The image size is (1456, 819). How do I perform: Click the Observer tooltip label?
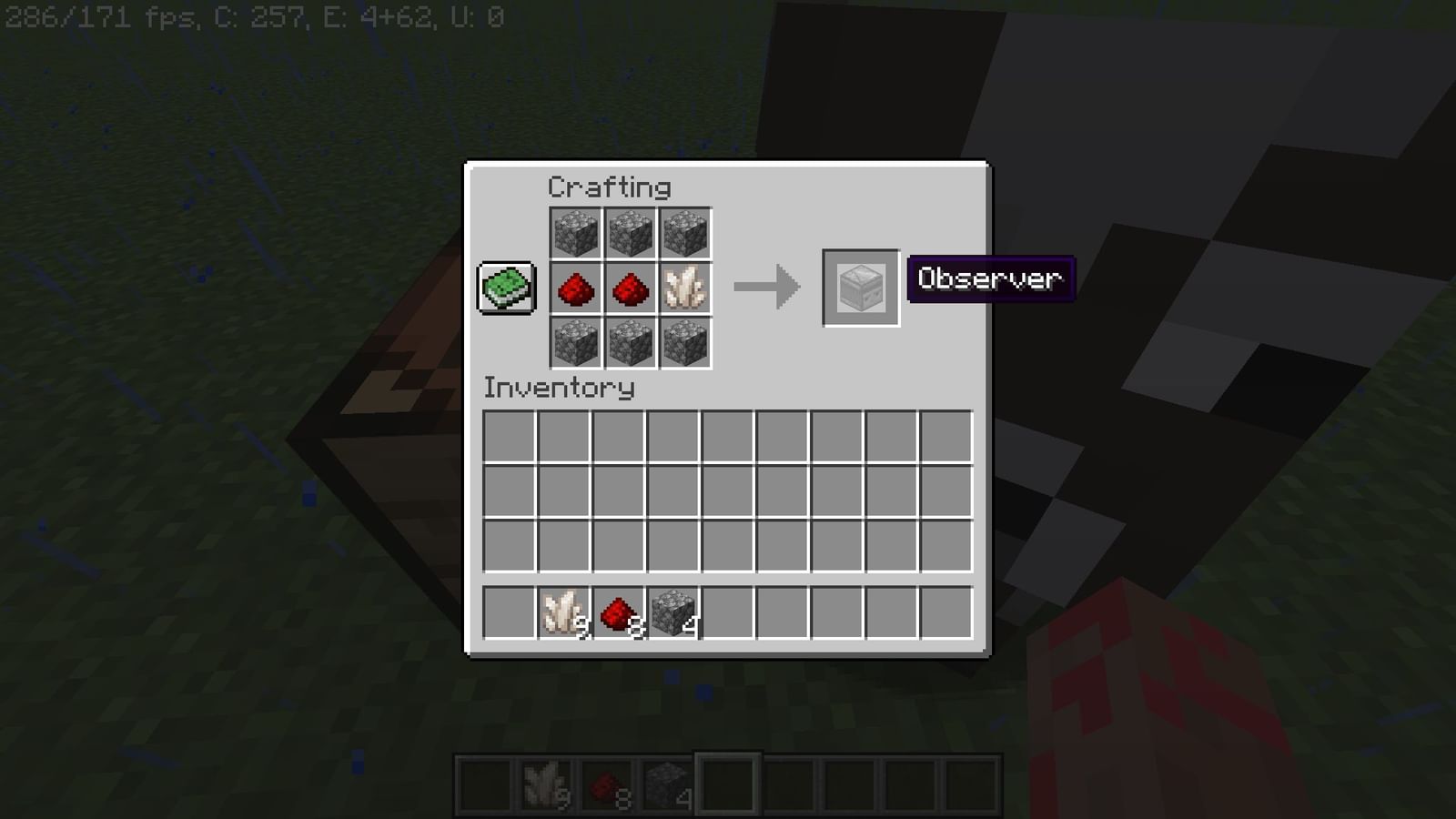990,279
